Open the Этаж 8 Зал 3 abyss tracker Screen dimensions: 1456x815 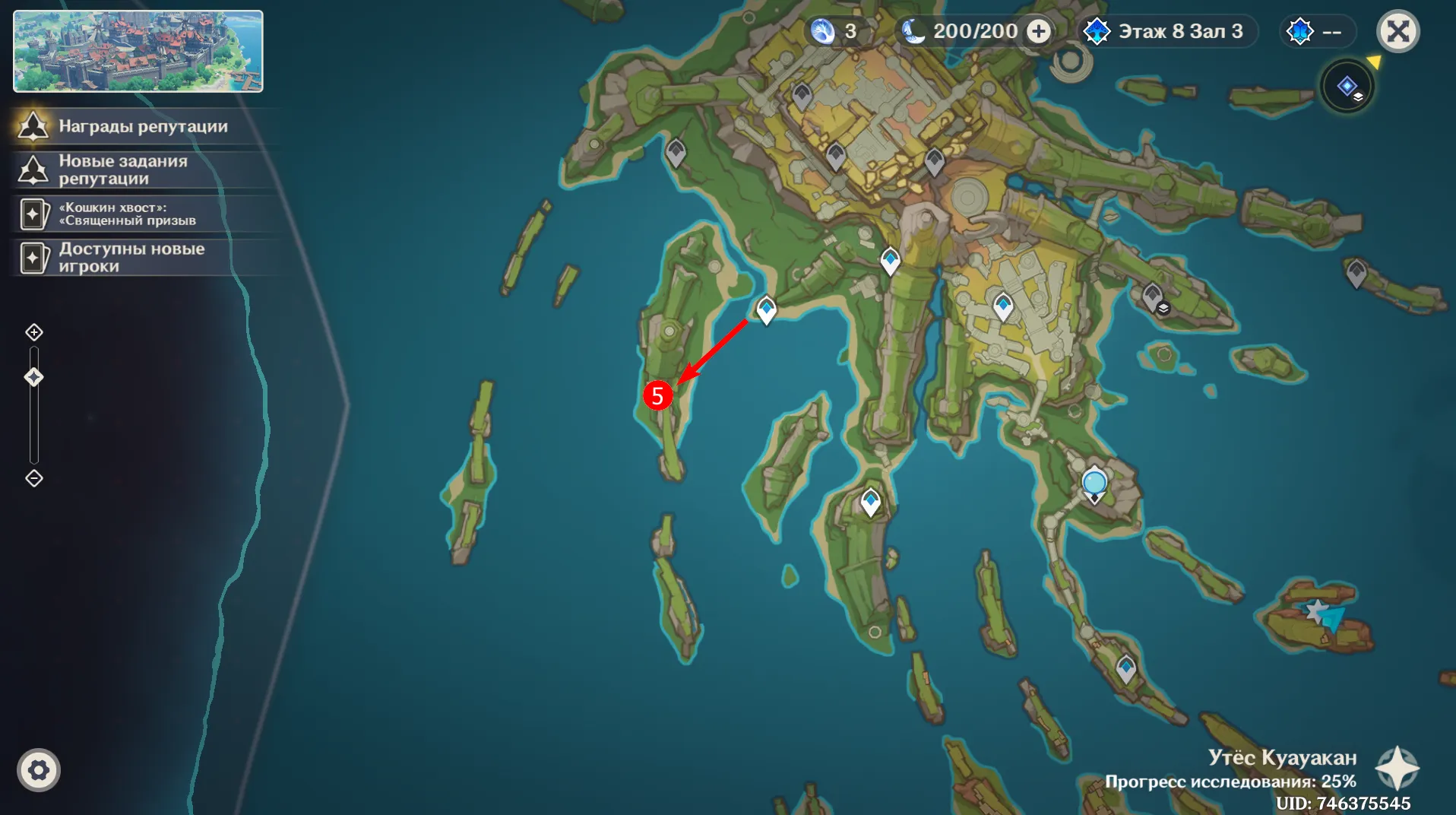point(1170,31)
